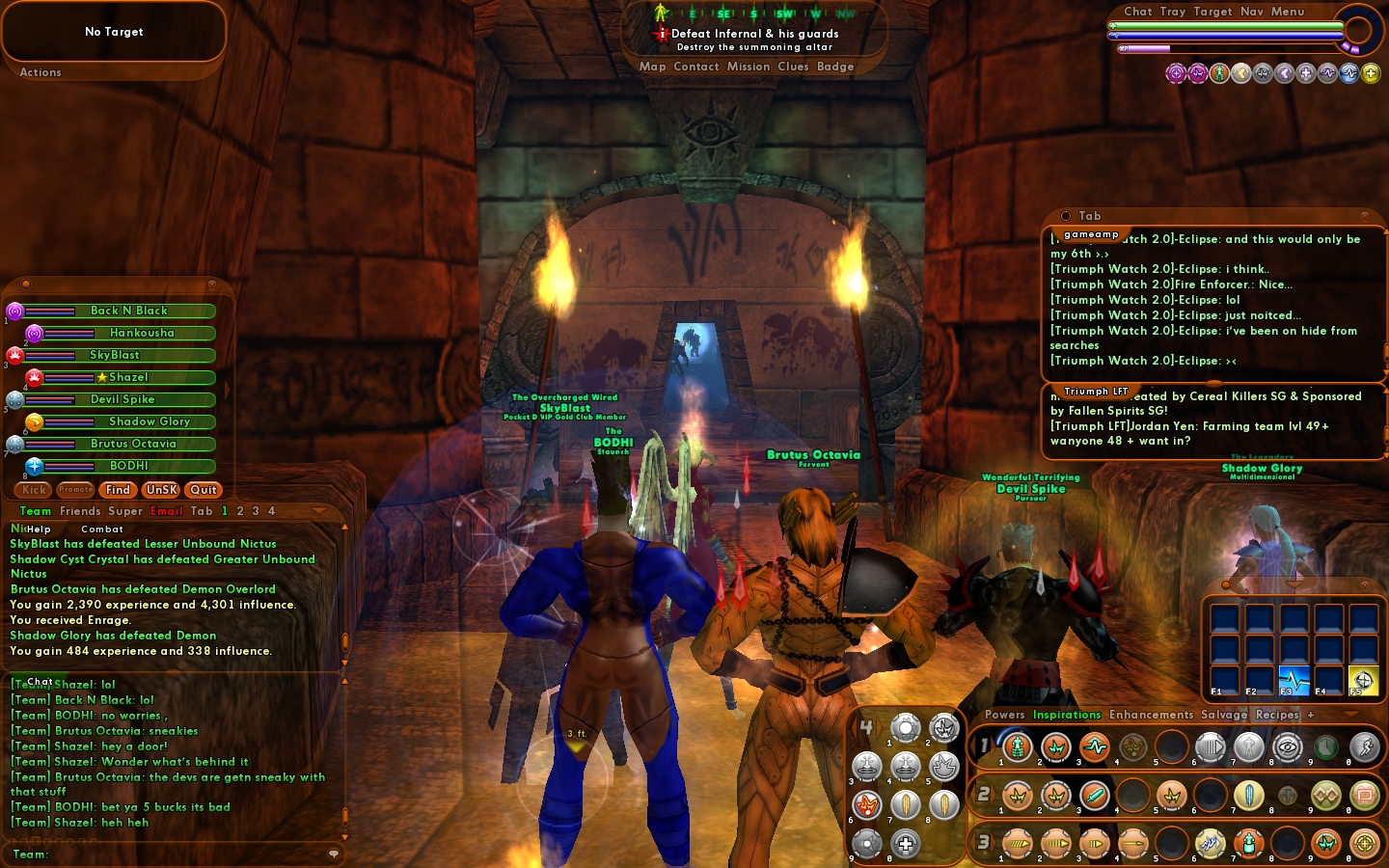The image size is (1389, 868).
Task: Open the Map from the nav bar
Action: click(x=652, y=67)
